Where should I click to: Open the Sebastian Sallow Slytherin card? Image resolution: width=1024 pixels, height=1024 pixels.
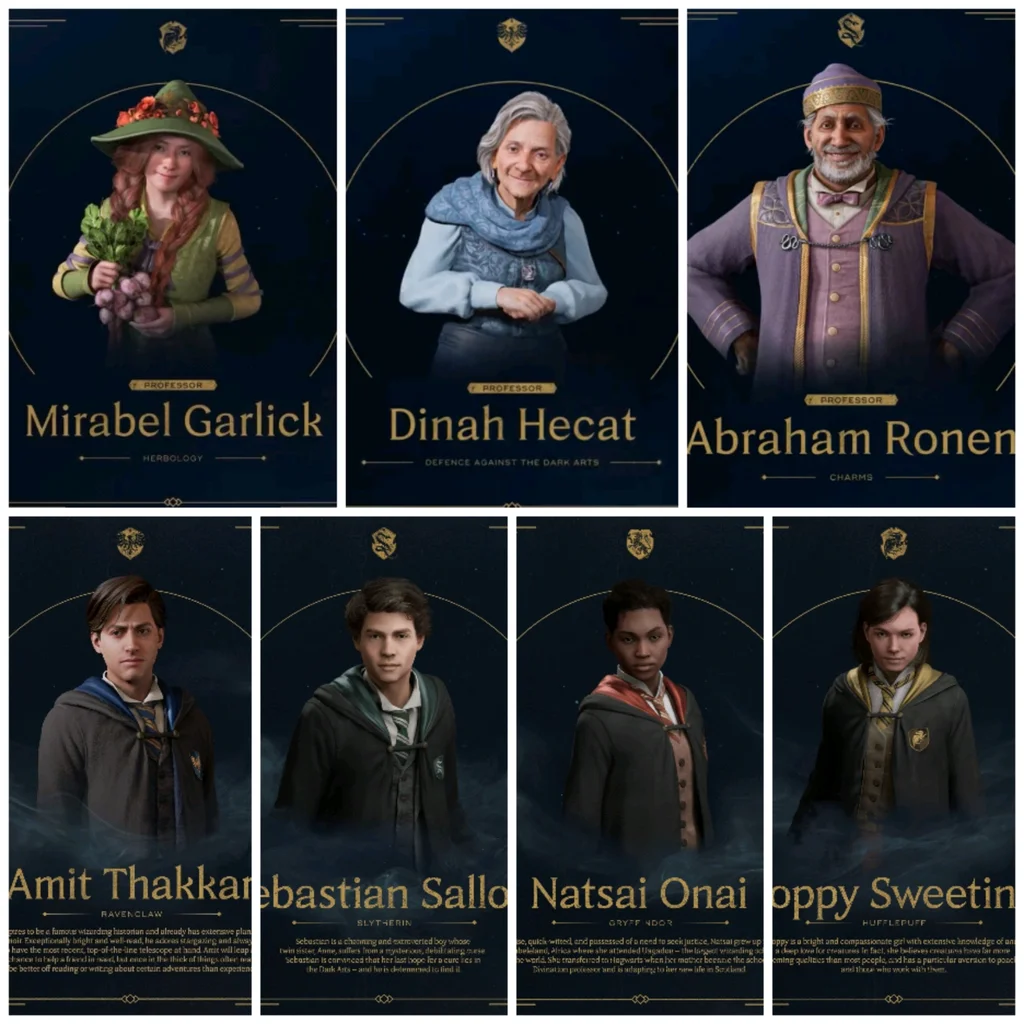(384, 765)
